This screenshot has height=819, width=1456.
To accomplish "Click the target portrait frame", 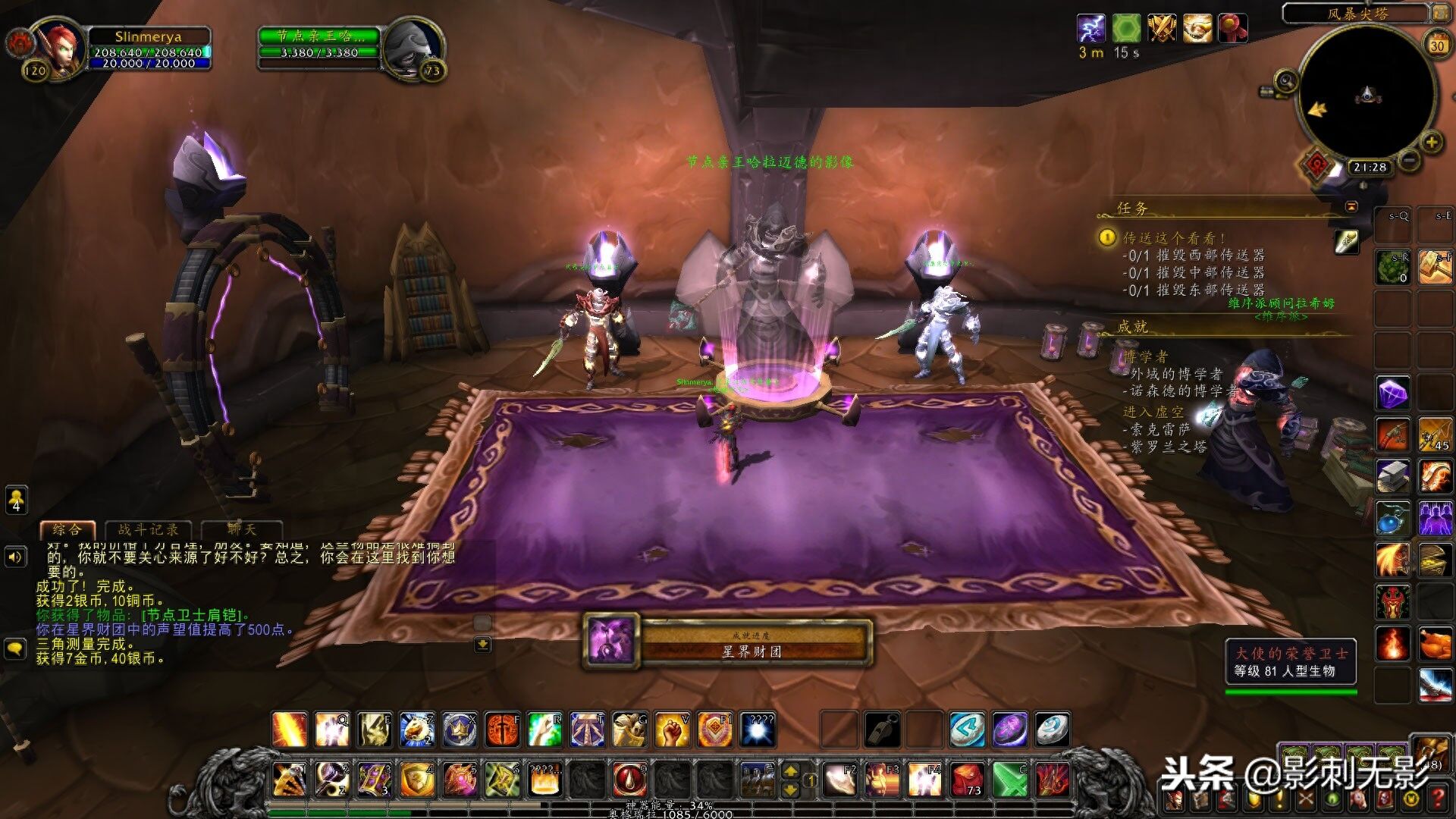I will click(x=412, y=49).
